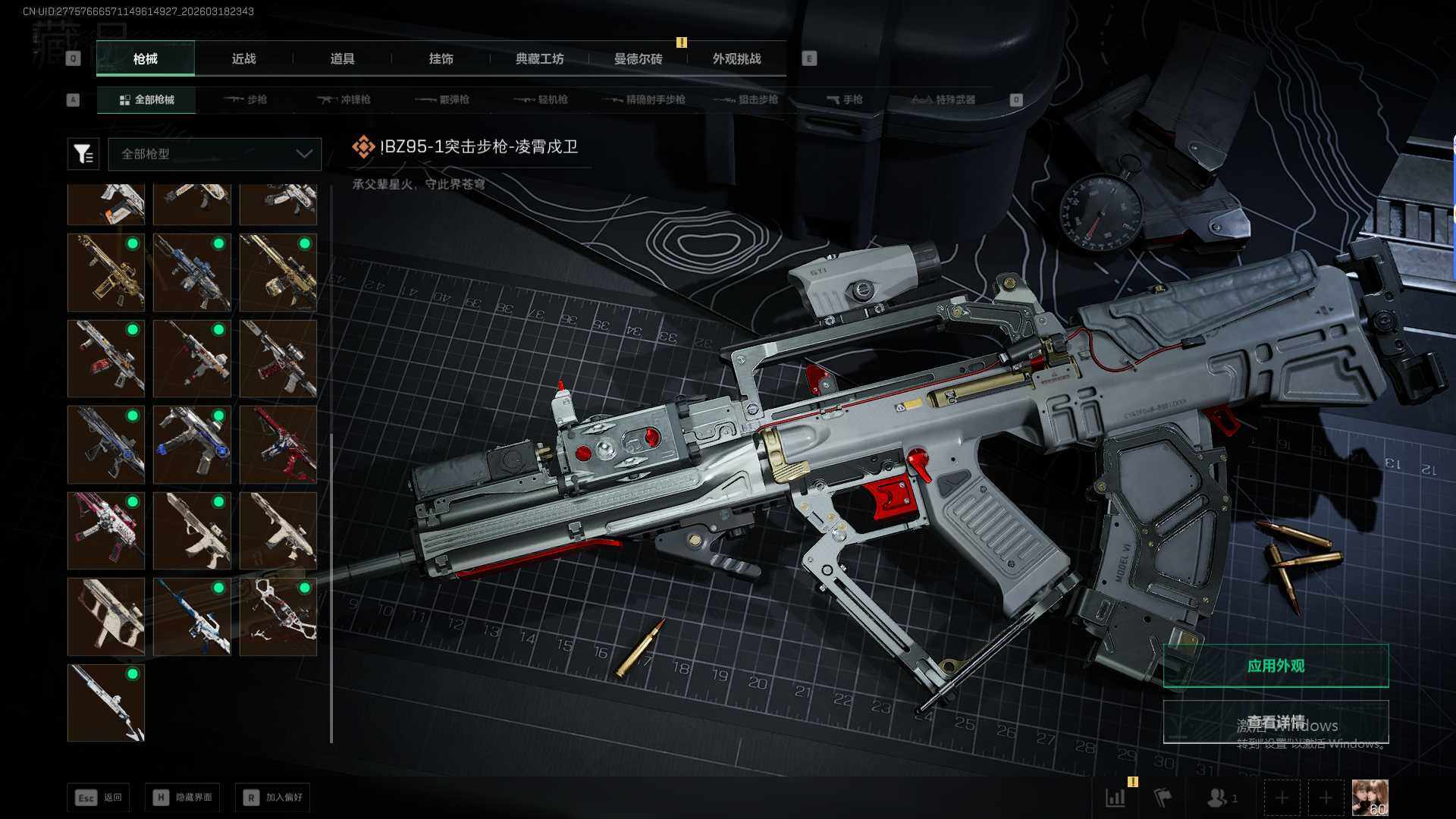Open the player avatar profile

[x=1370, y=798]
